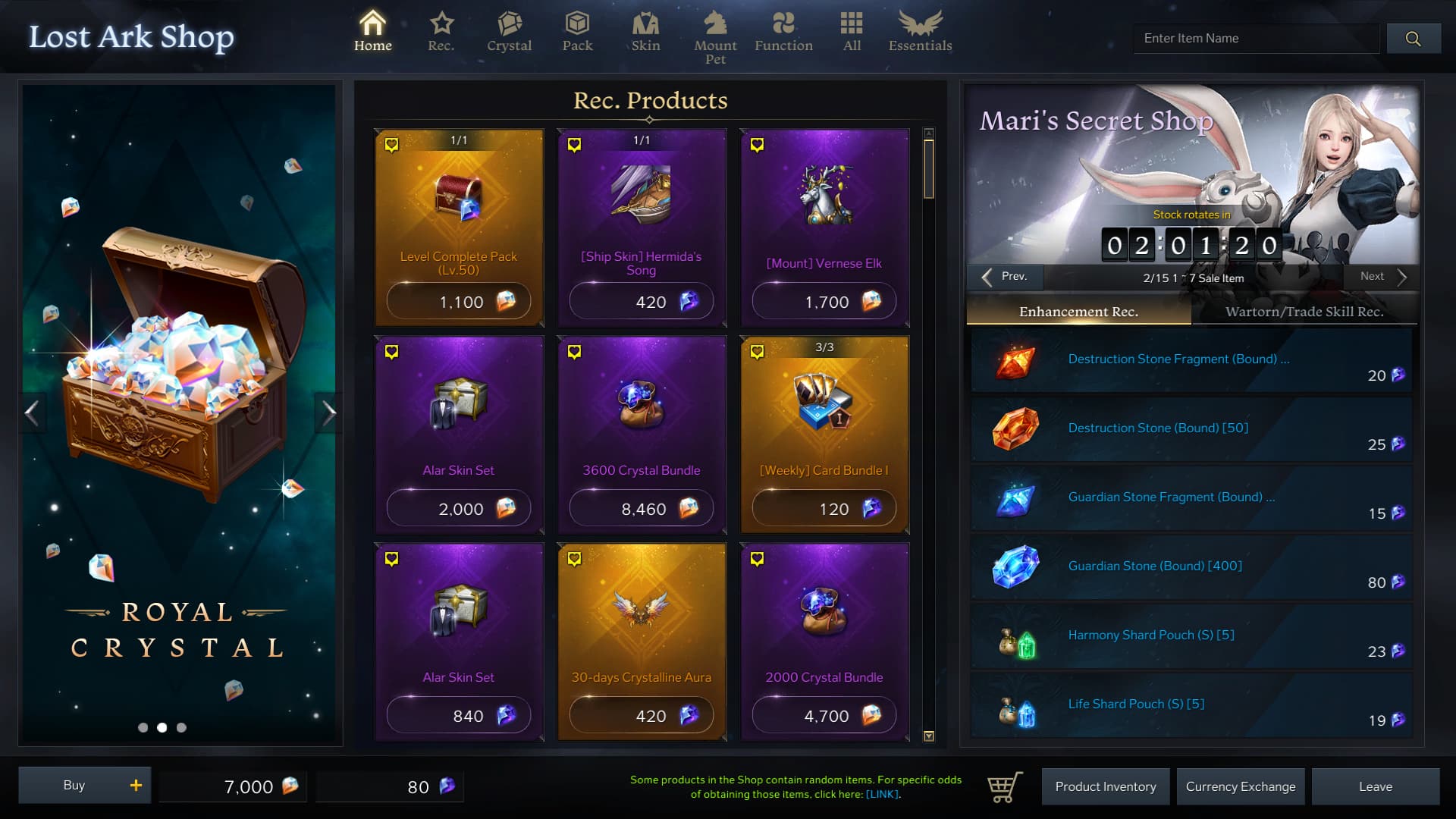Image resolution: width=1456 pixels, height=819 pixels.
Task: Click the left carousel arrow on Royal Crystal banner
Action: coord(33,412)
